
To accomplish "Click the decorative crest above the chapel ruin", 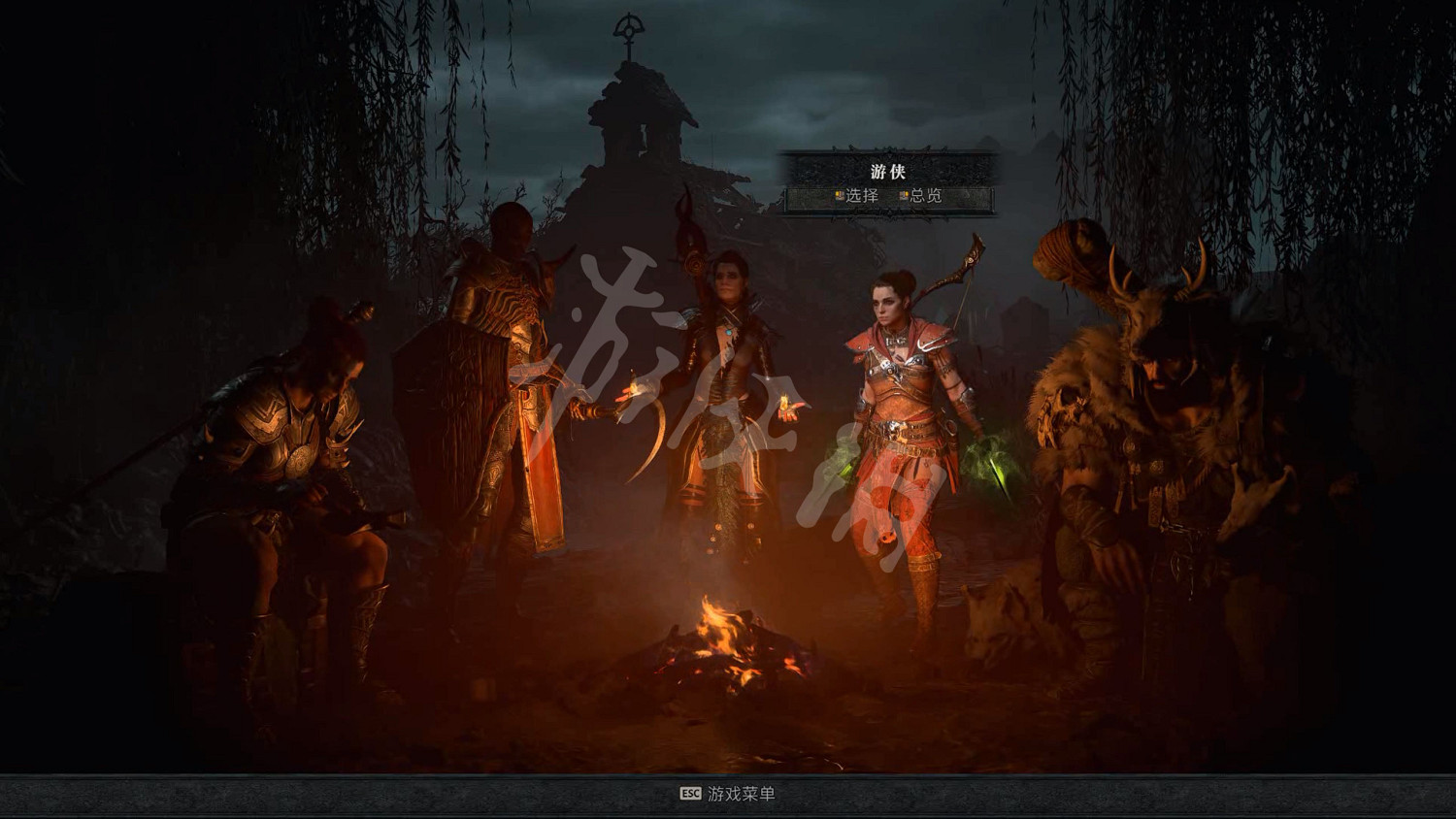I will pos(629,29).
